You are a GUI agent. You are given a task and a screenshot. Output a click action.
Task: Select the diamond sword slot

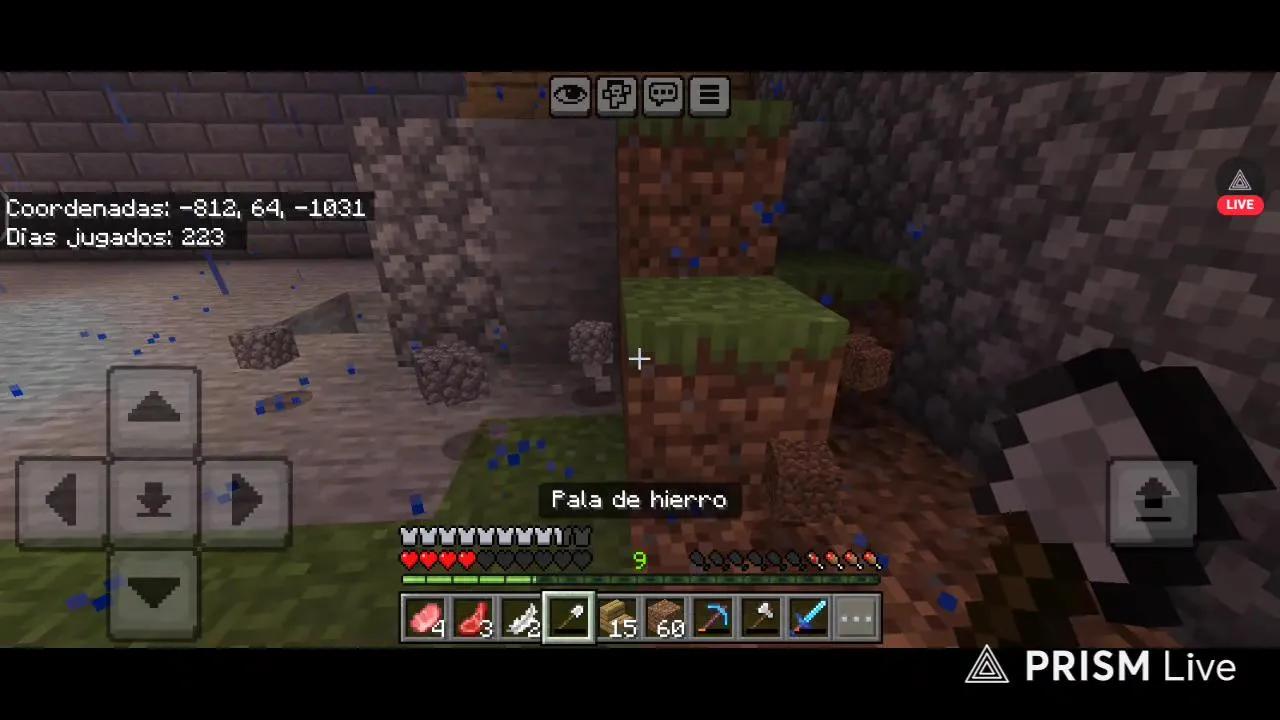(x=809, y=617)
